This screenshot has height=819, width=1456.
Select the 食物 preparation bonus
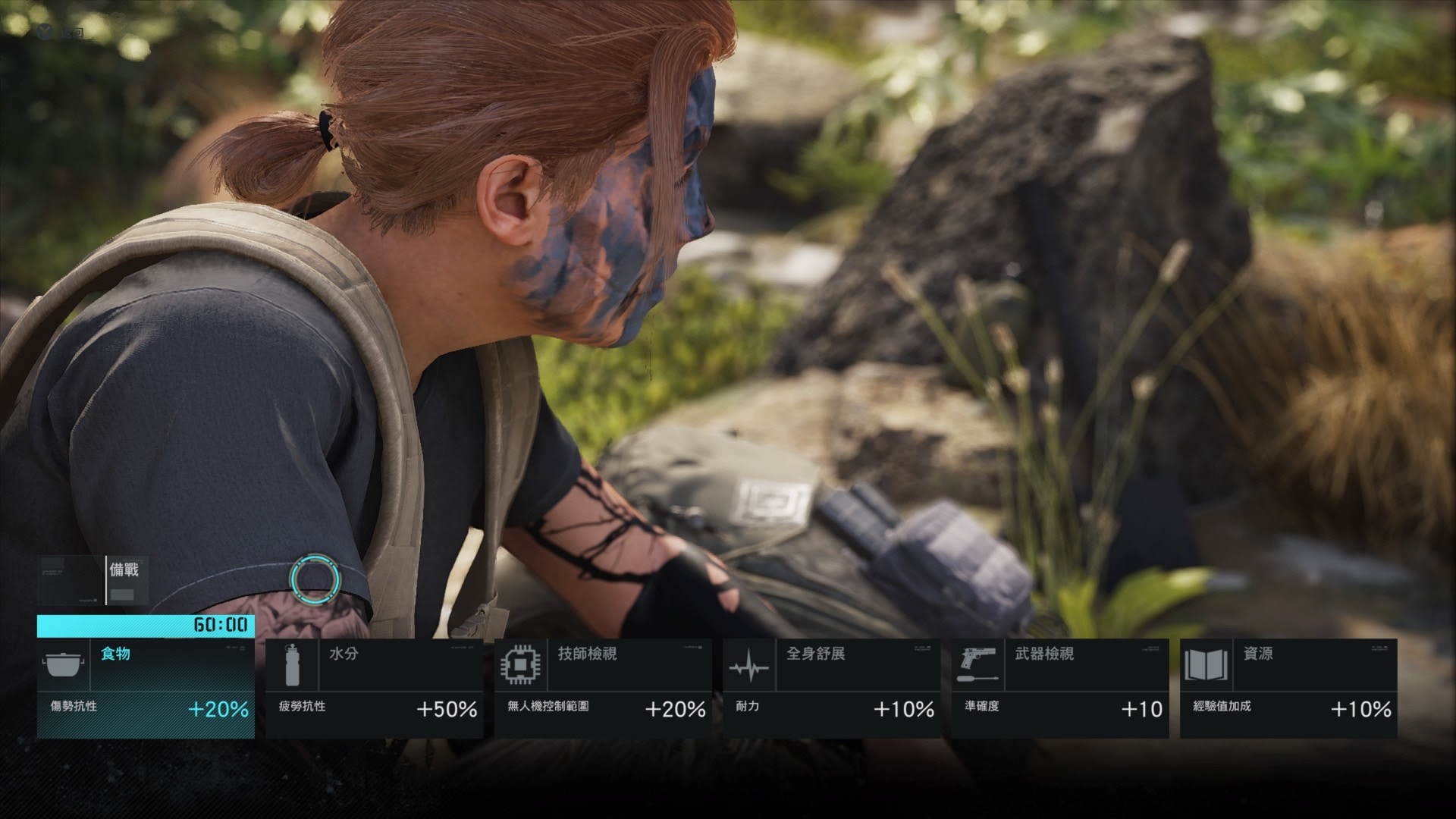point(146,688)
